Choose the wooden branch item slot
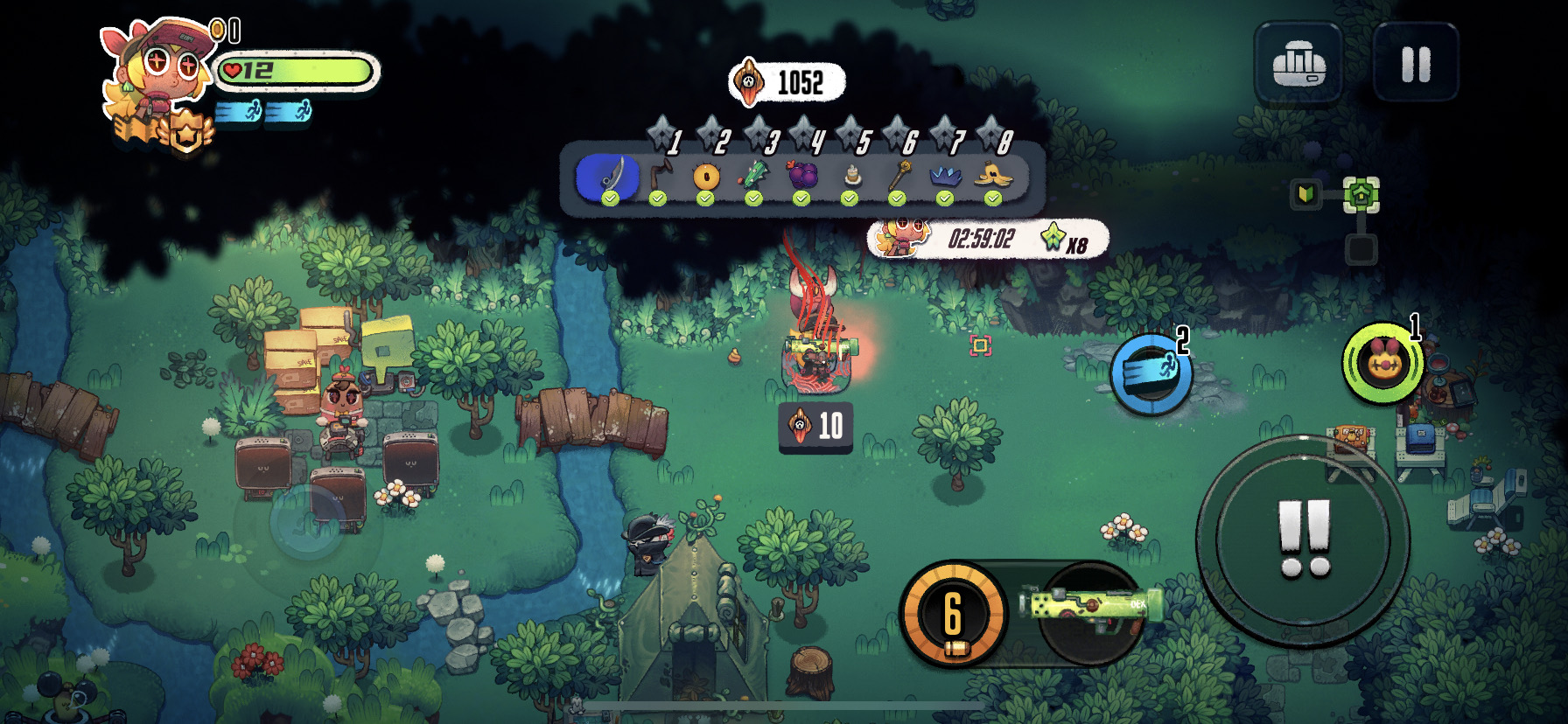This screenshot has width=1568, height=724. (x=658, y=177)
